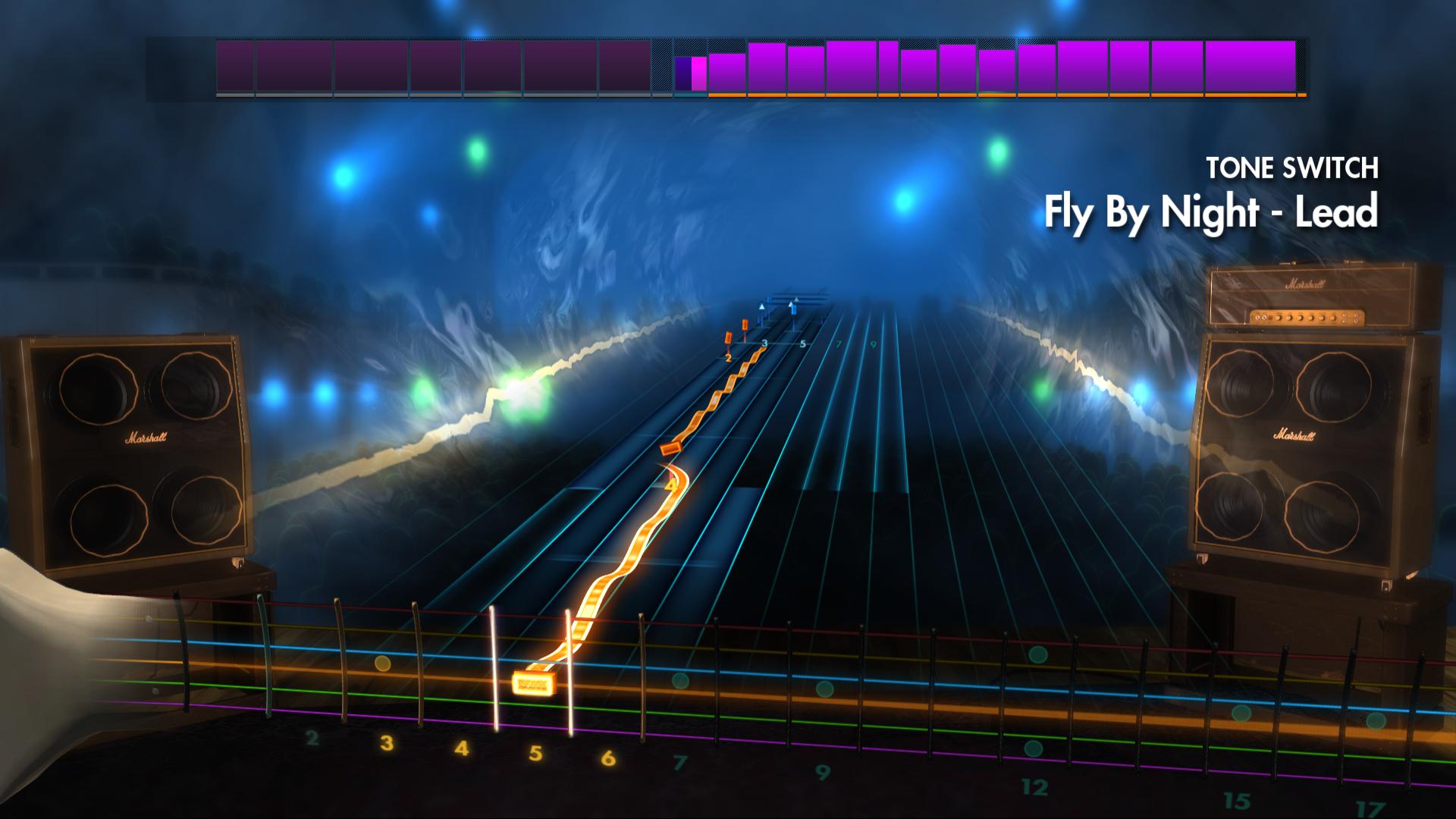This screenshot has width=1456, height=819.
Task: Click the glowing orange slide note marker
Action: 535,682
